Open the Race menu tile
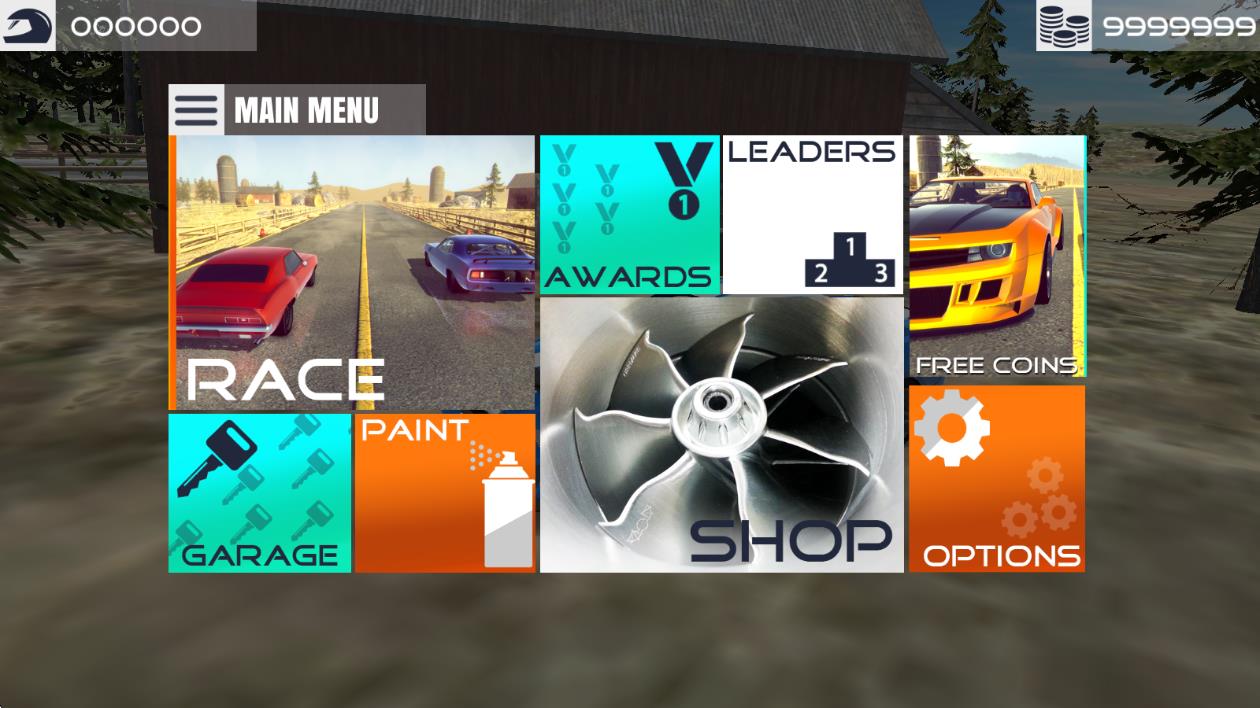 tap(355, 273)
